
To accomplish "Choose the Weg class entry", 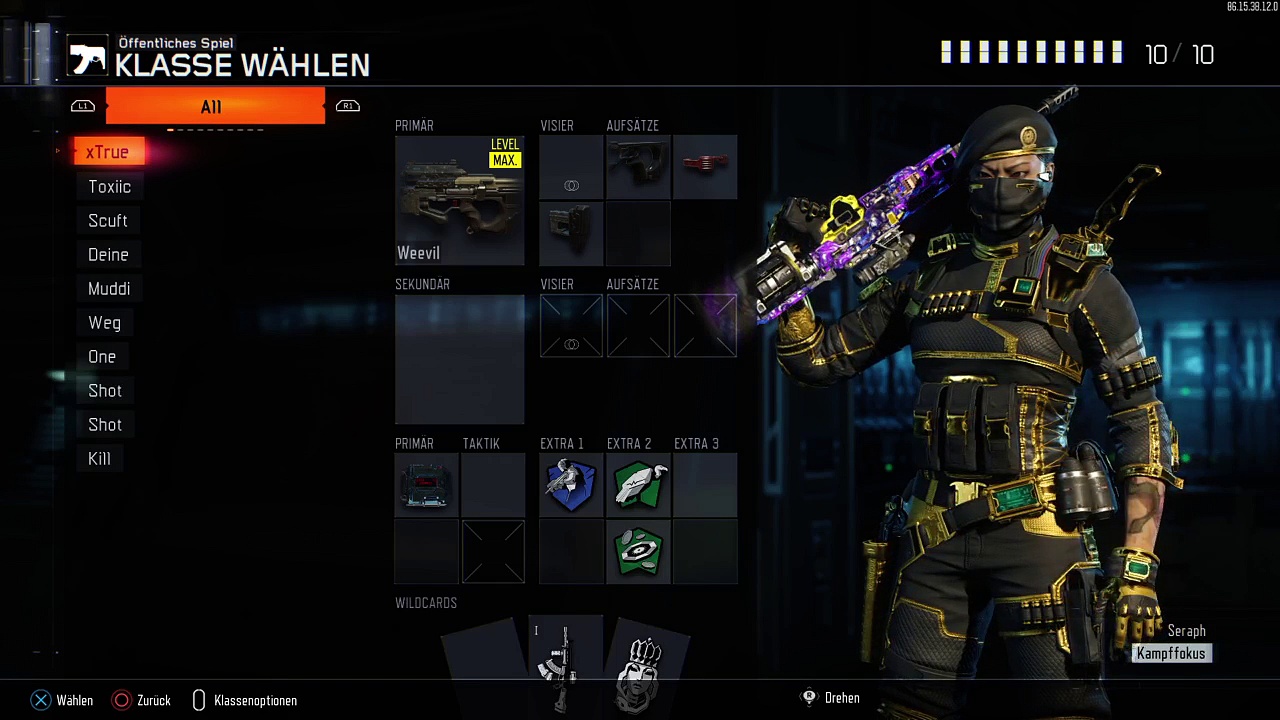I will click(x=104, y=323).
